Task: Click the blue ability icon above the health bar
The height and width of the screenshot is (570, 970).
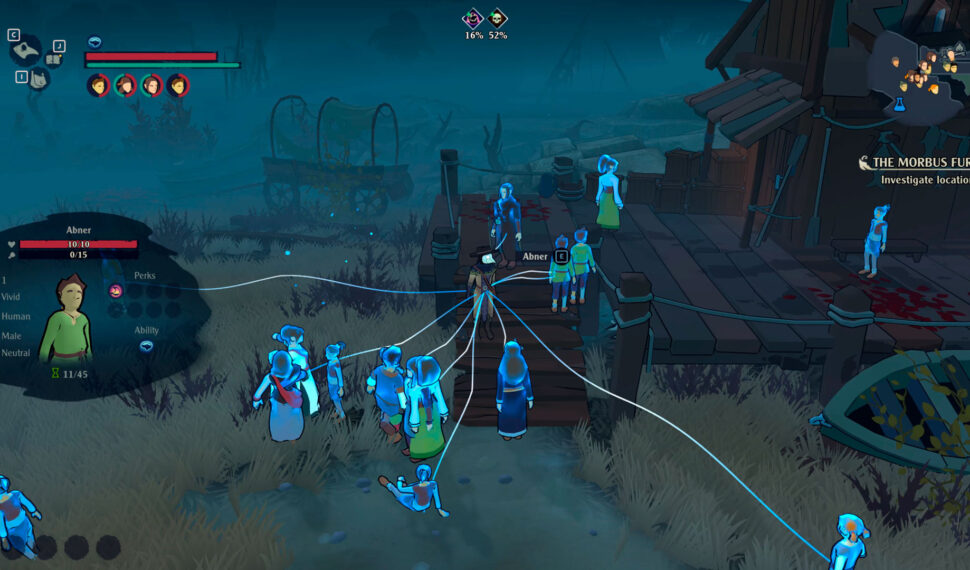Action: pyautogui.click(x=95, y=42)
